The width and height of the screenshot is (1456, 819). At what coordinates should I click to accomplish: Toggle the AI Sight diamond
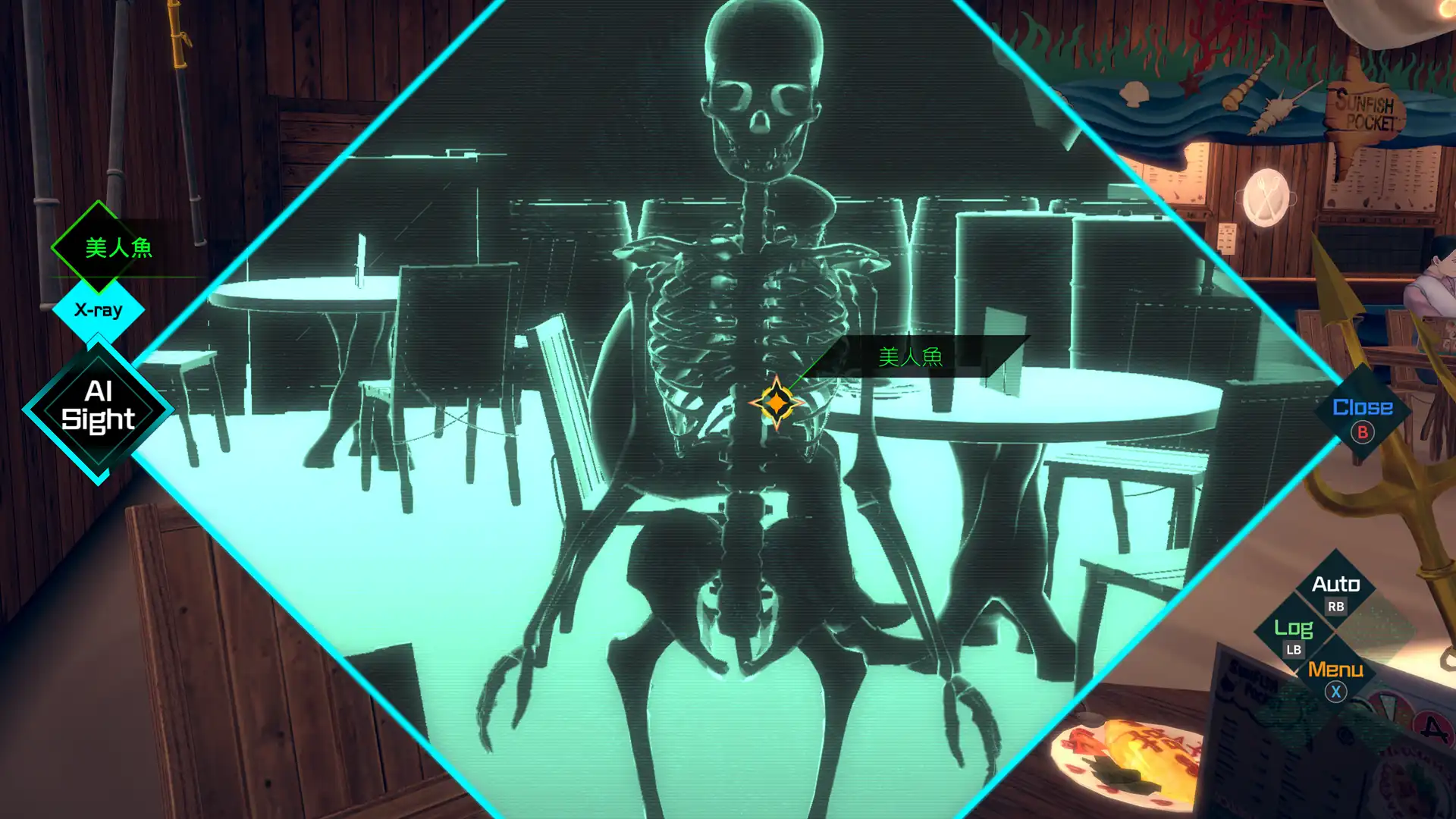click(x=99, y=406)
